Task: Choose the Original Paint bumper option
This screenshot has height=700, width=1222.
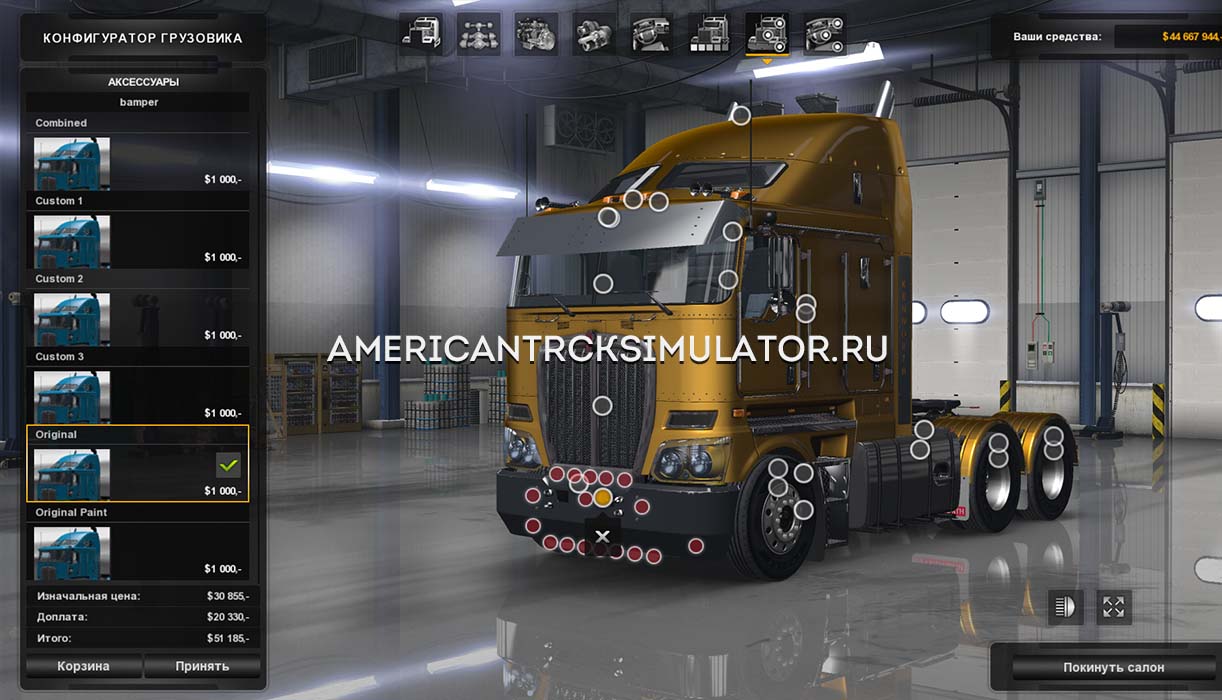Action: (137, 552)
